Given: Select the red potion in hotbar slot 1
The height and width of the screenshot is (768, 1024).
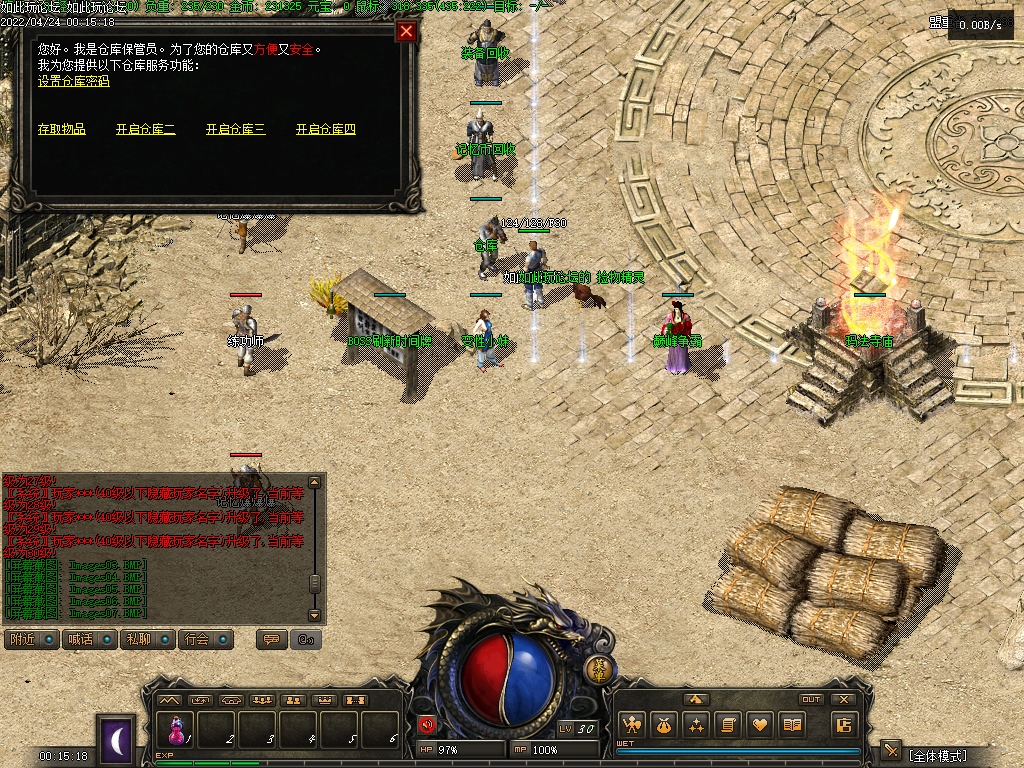Looking at the screenshot, I should click(177, 728).
